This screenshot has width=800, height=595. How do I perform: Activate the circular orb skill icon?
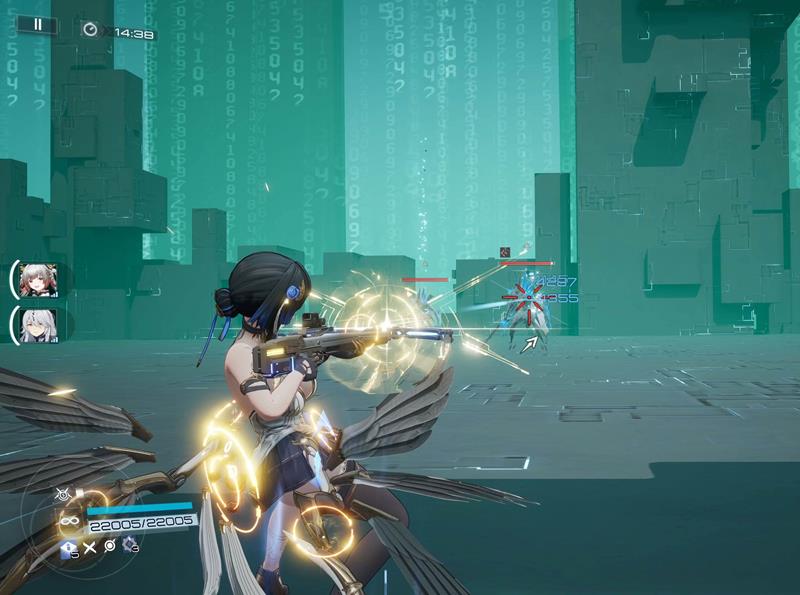click(x=109, y=546)
